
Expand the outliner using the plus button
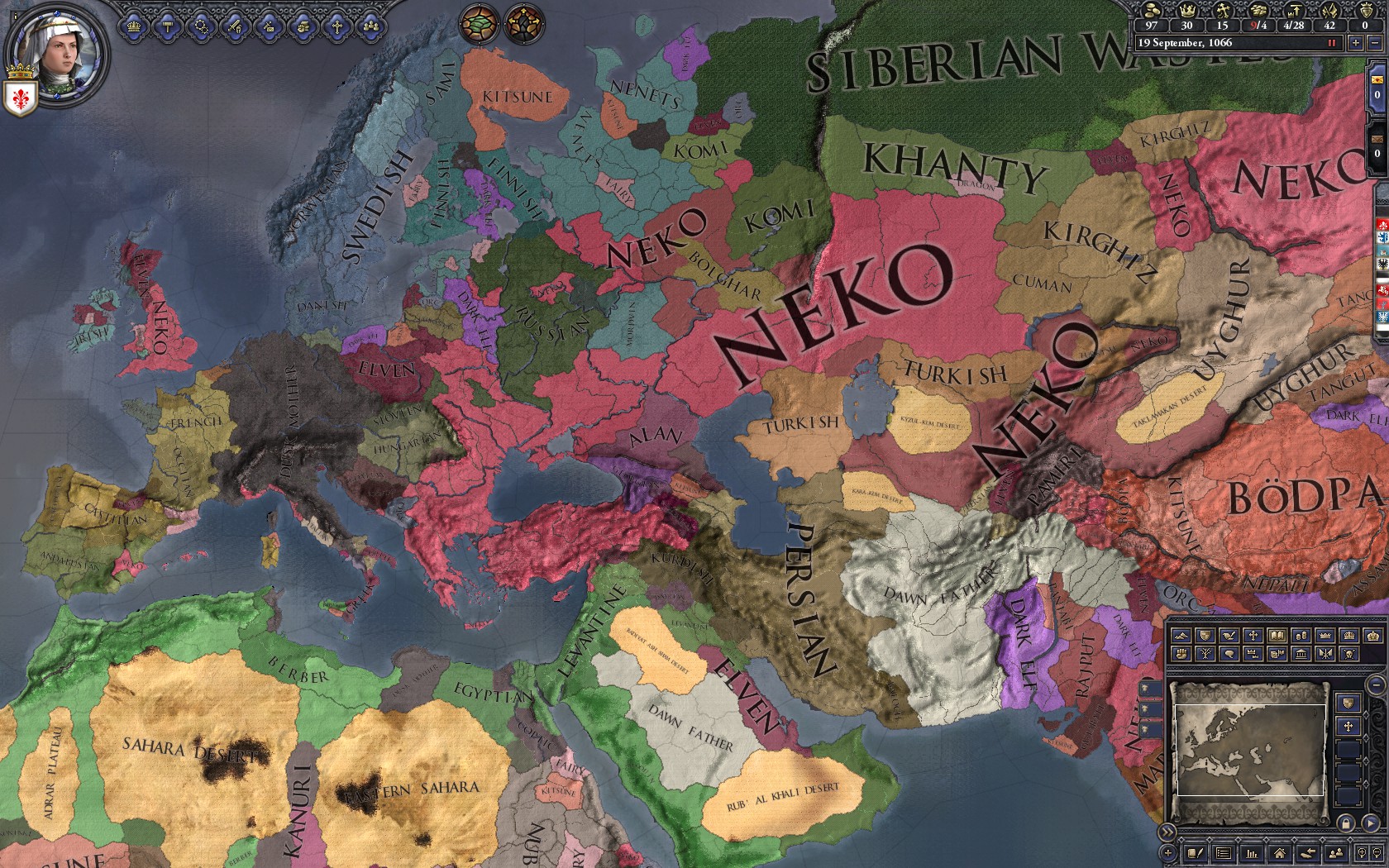(1168, 853)
